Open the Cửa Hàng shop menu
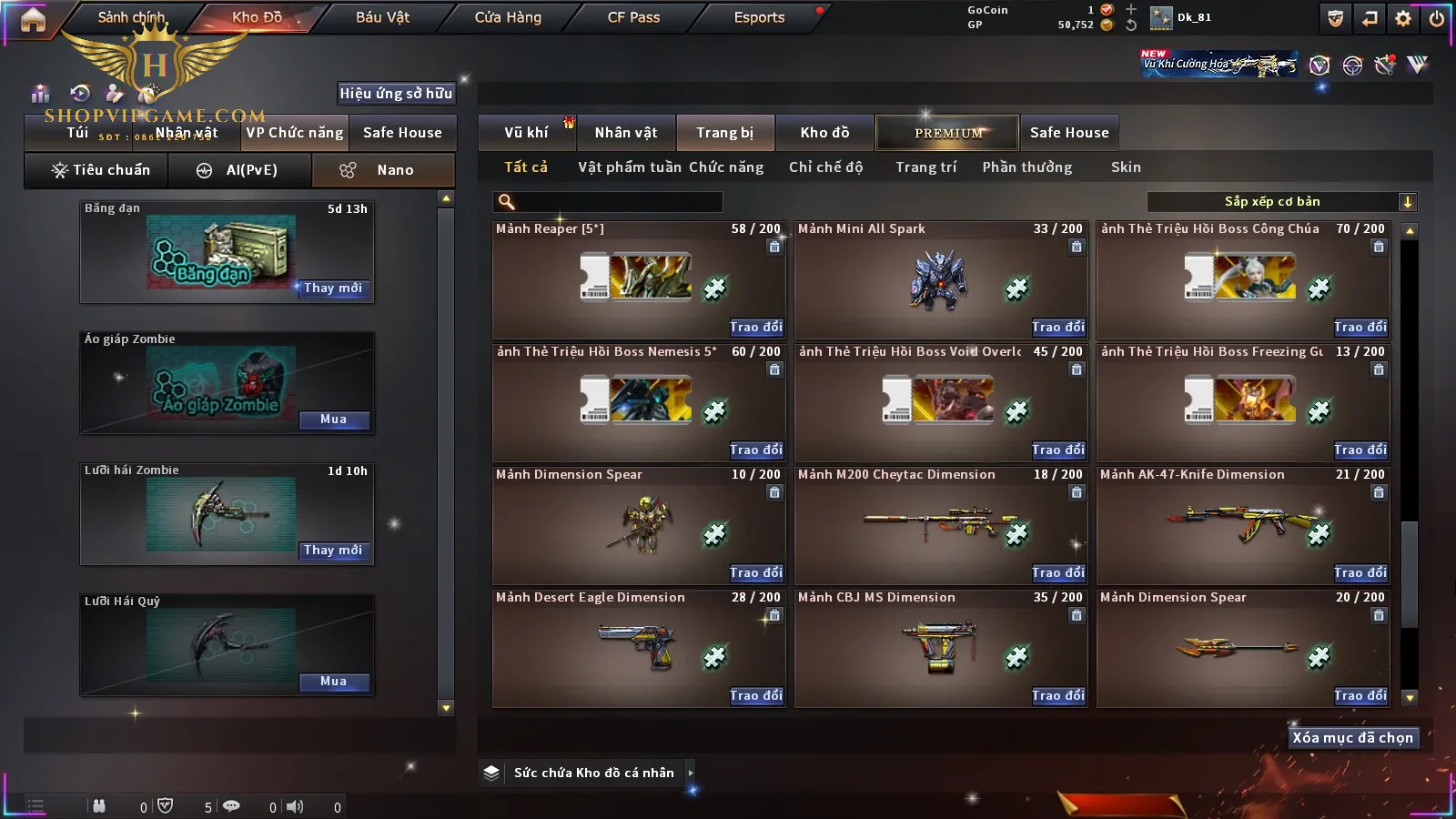 coord(508,17)
